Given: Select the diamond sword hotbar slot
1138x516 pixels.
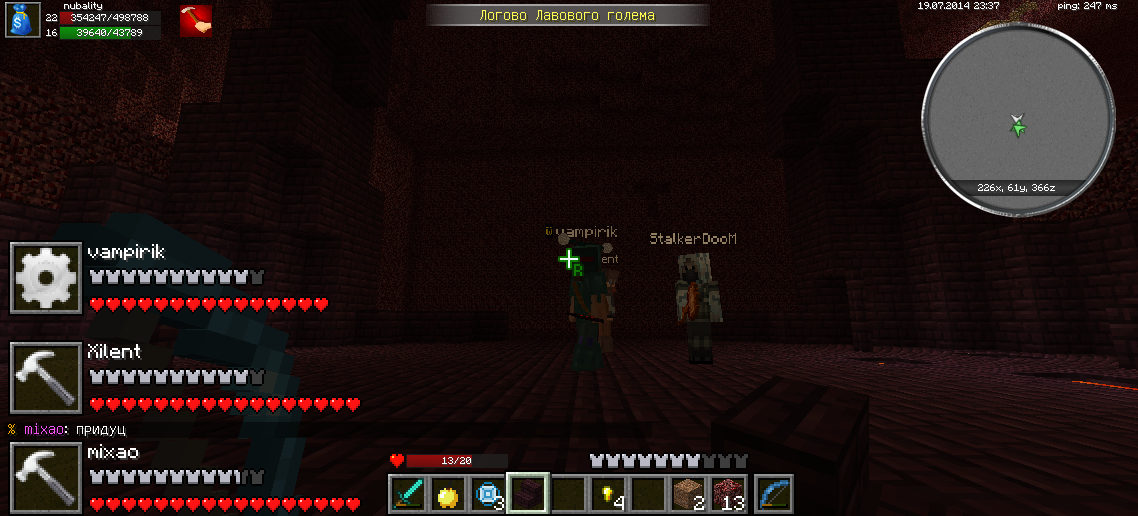Looking at the screenshot, I should [x=408, y=495].
